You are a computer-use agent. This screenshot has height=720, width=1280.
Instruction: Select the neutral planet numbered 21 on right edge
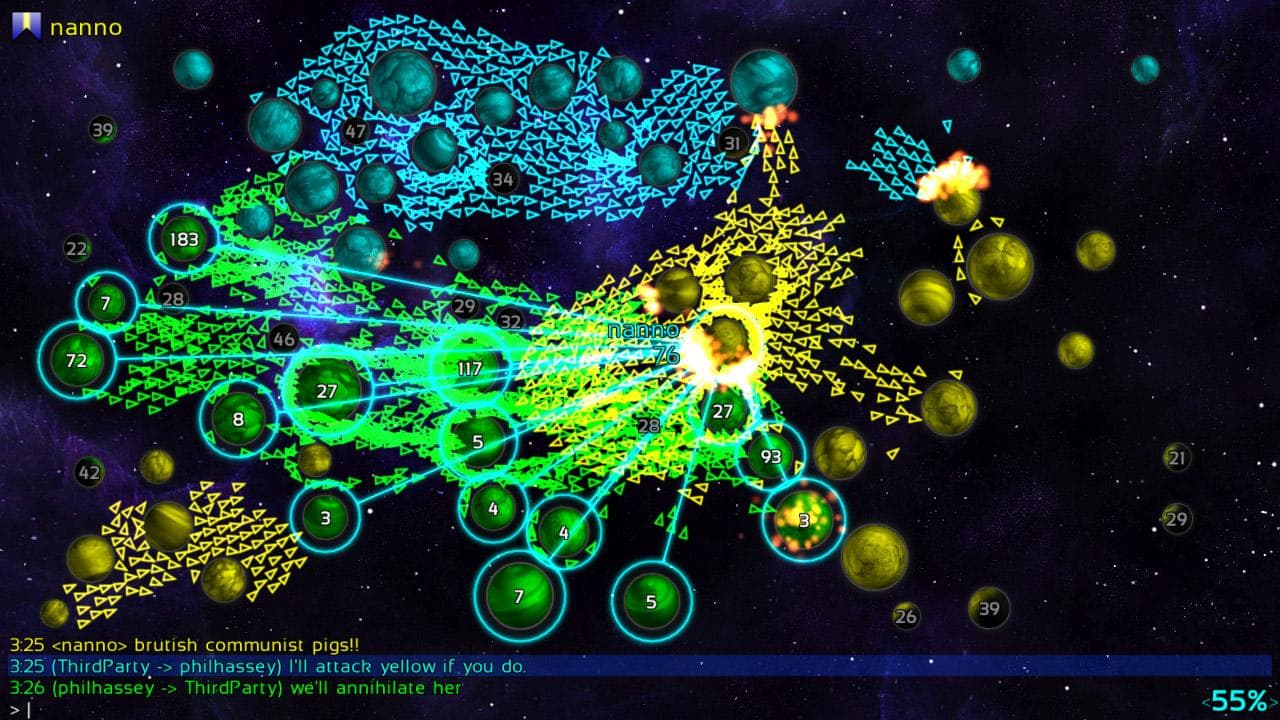click(x=1175, y=458)
